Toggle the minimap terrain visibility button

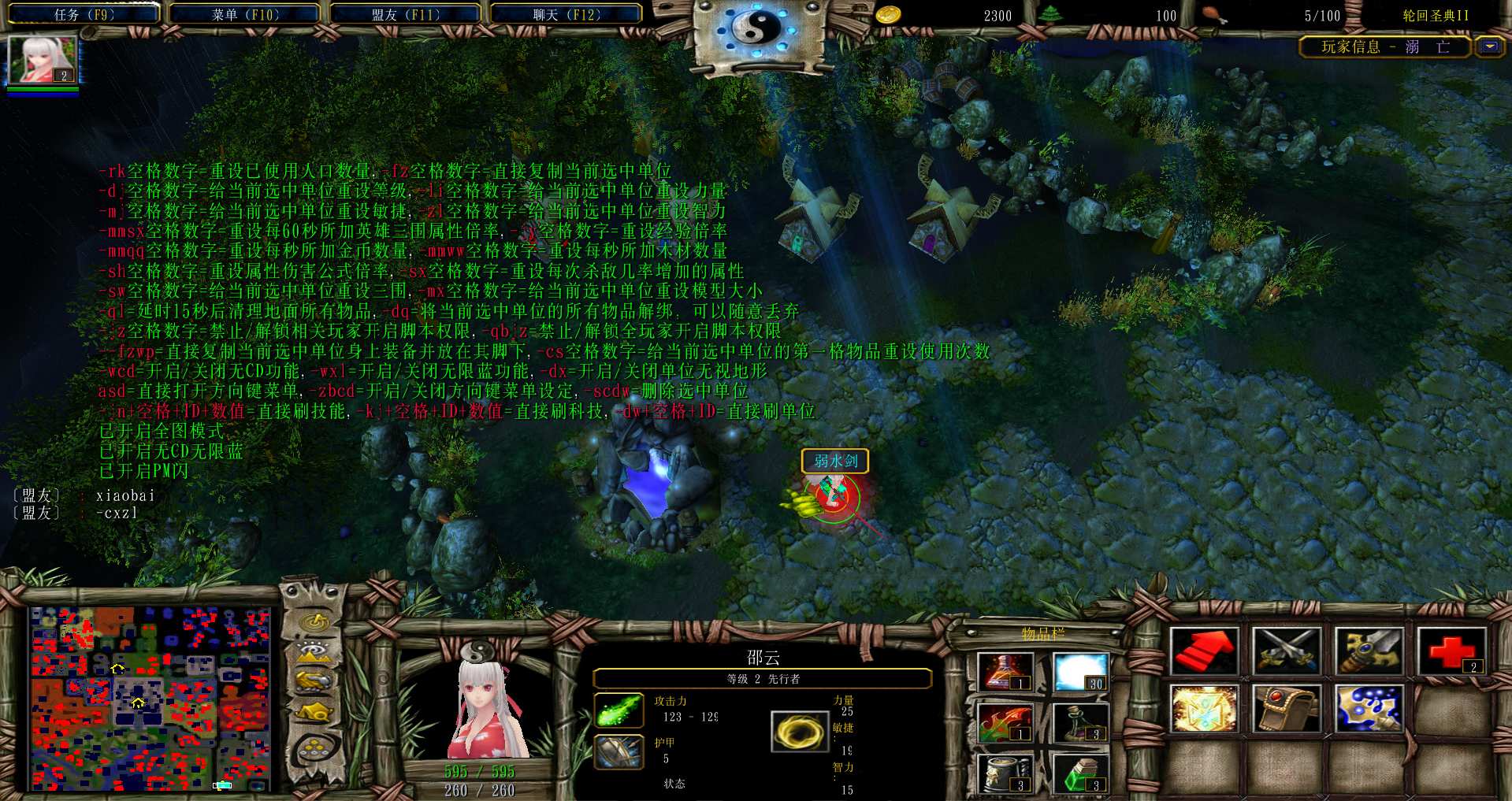point(315,652)
